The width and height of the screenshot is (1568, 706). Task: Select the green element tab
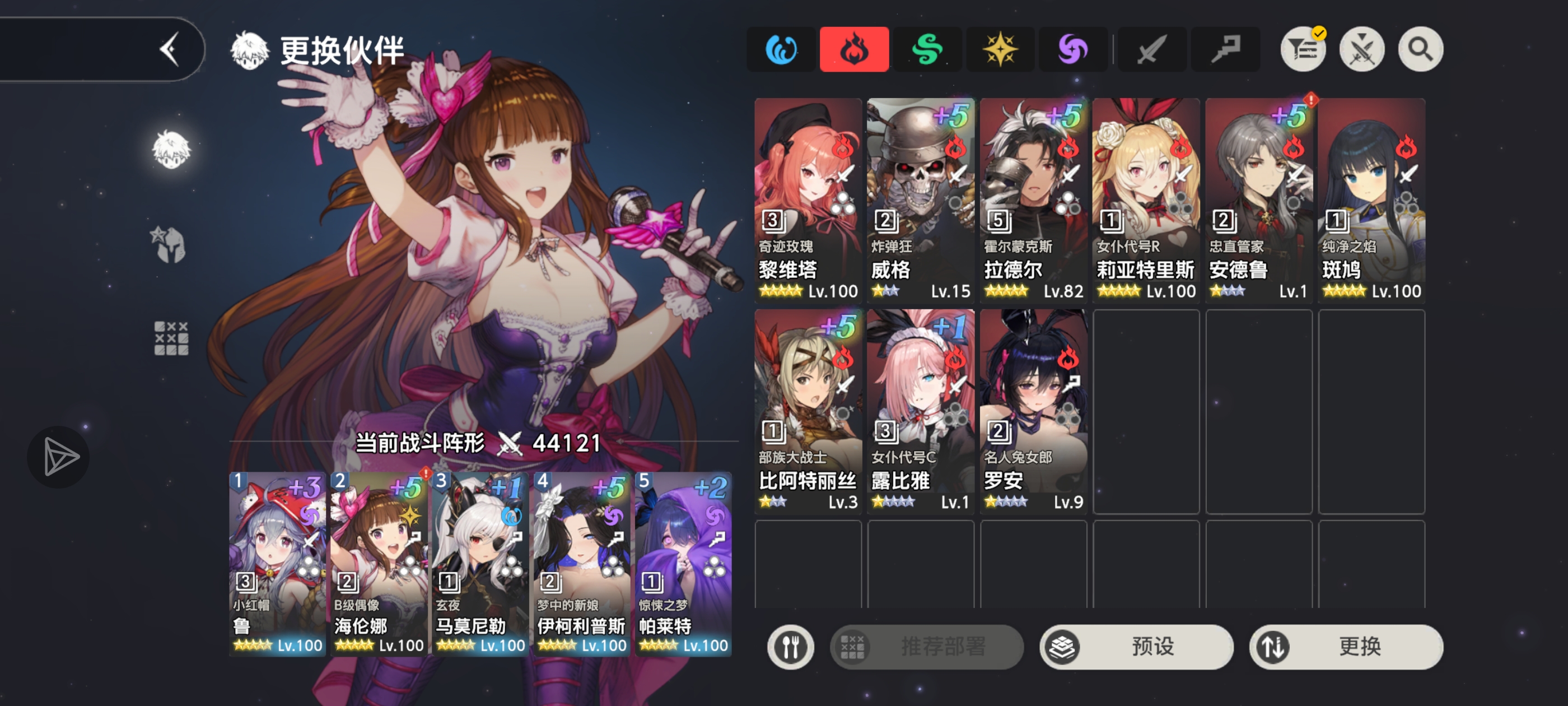[x=927, y=49]
